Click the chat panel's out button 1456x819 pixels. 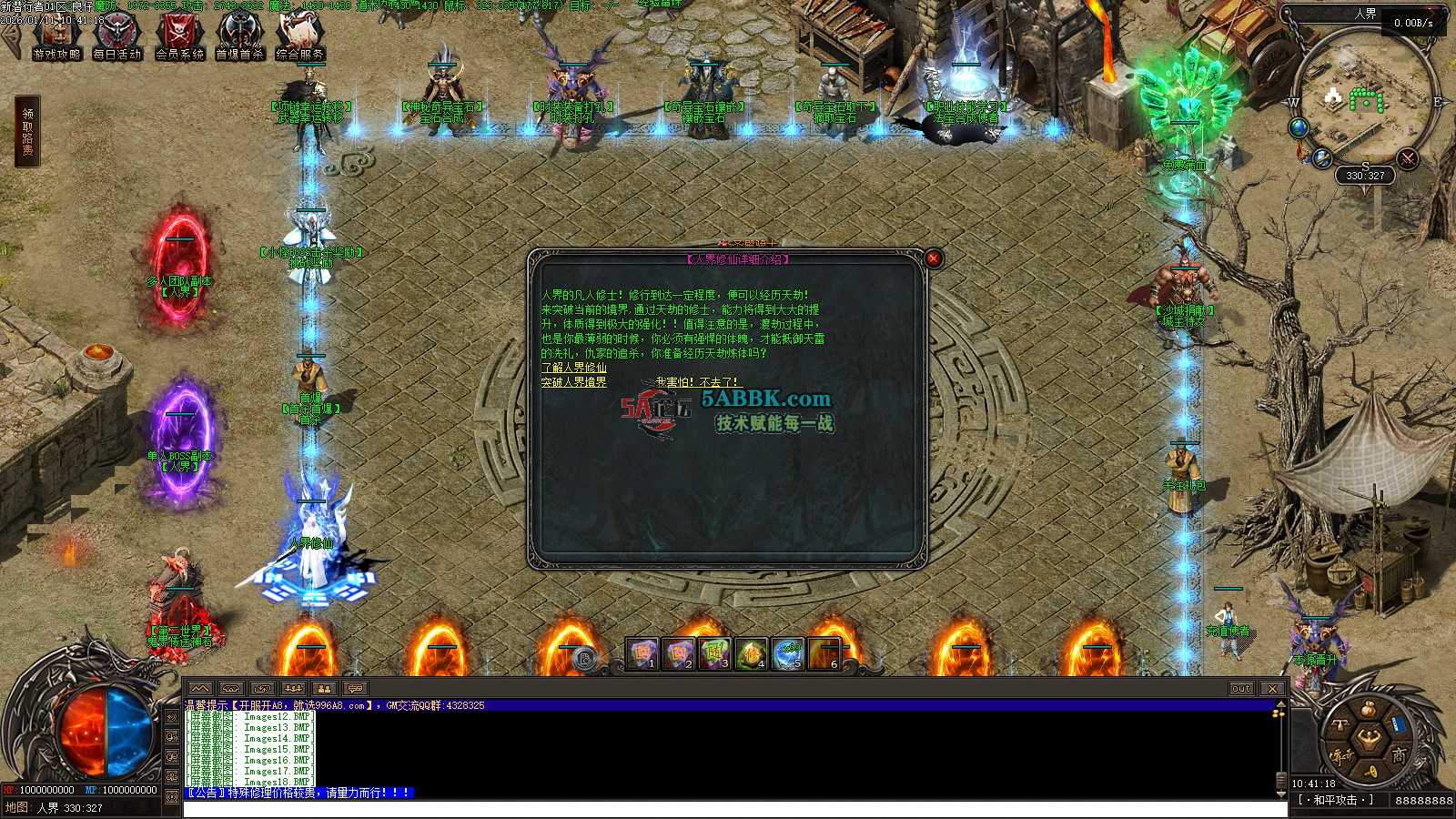point(1241,689)
